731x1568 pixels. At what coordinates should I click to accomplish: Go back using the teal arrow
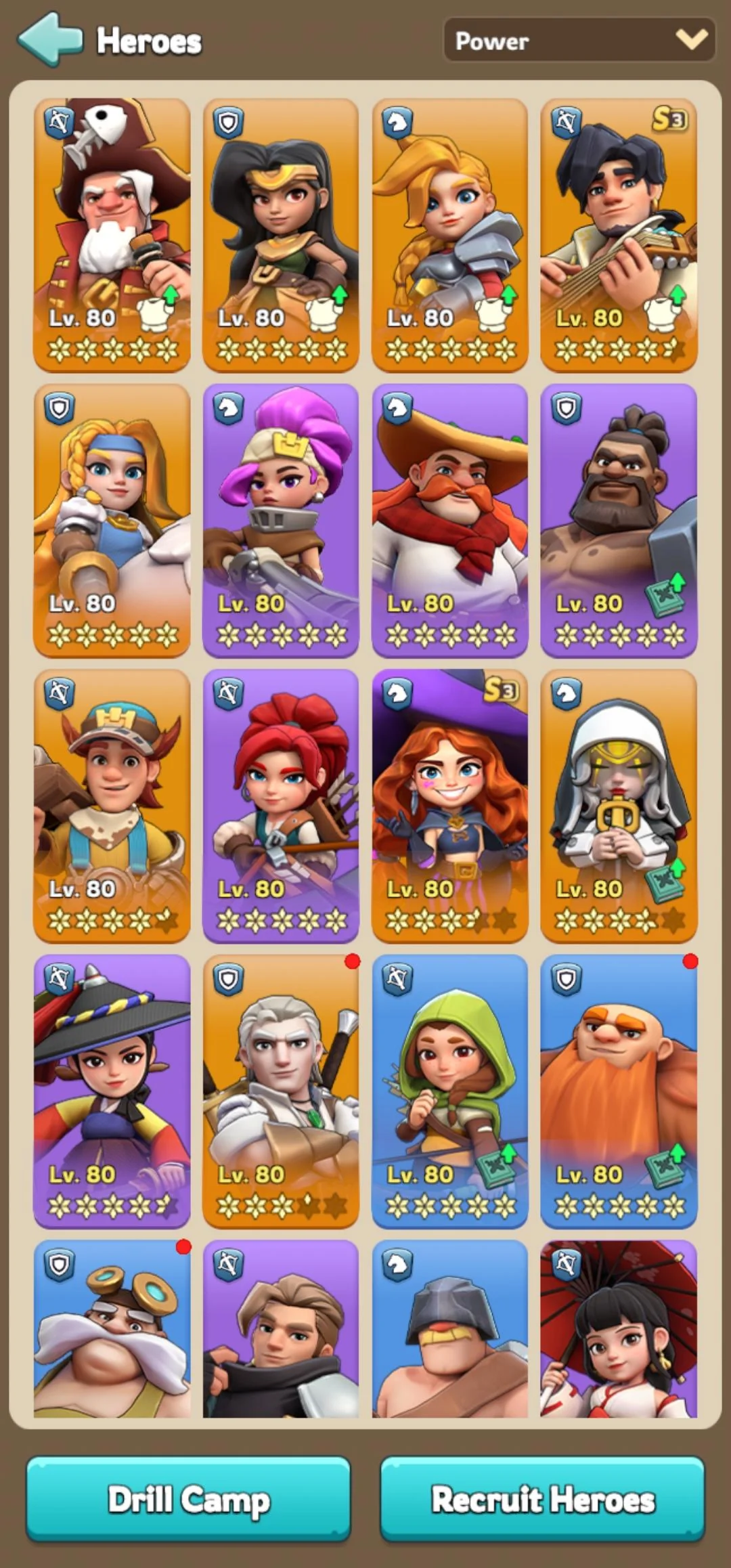point(50,39)
